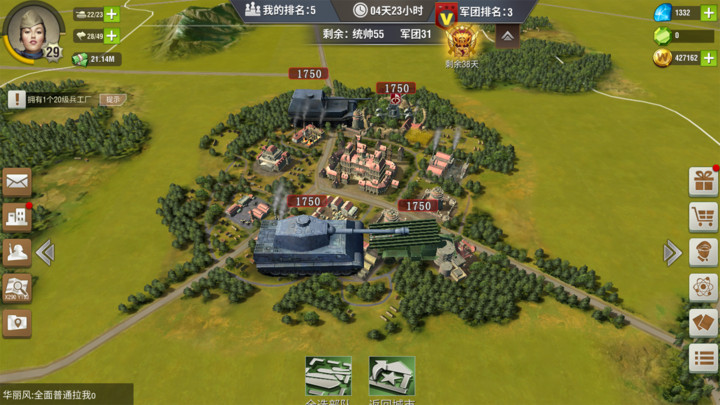Open the city buildings menu

click(x=17, y=216)
